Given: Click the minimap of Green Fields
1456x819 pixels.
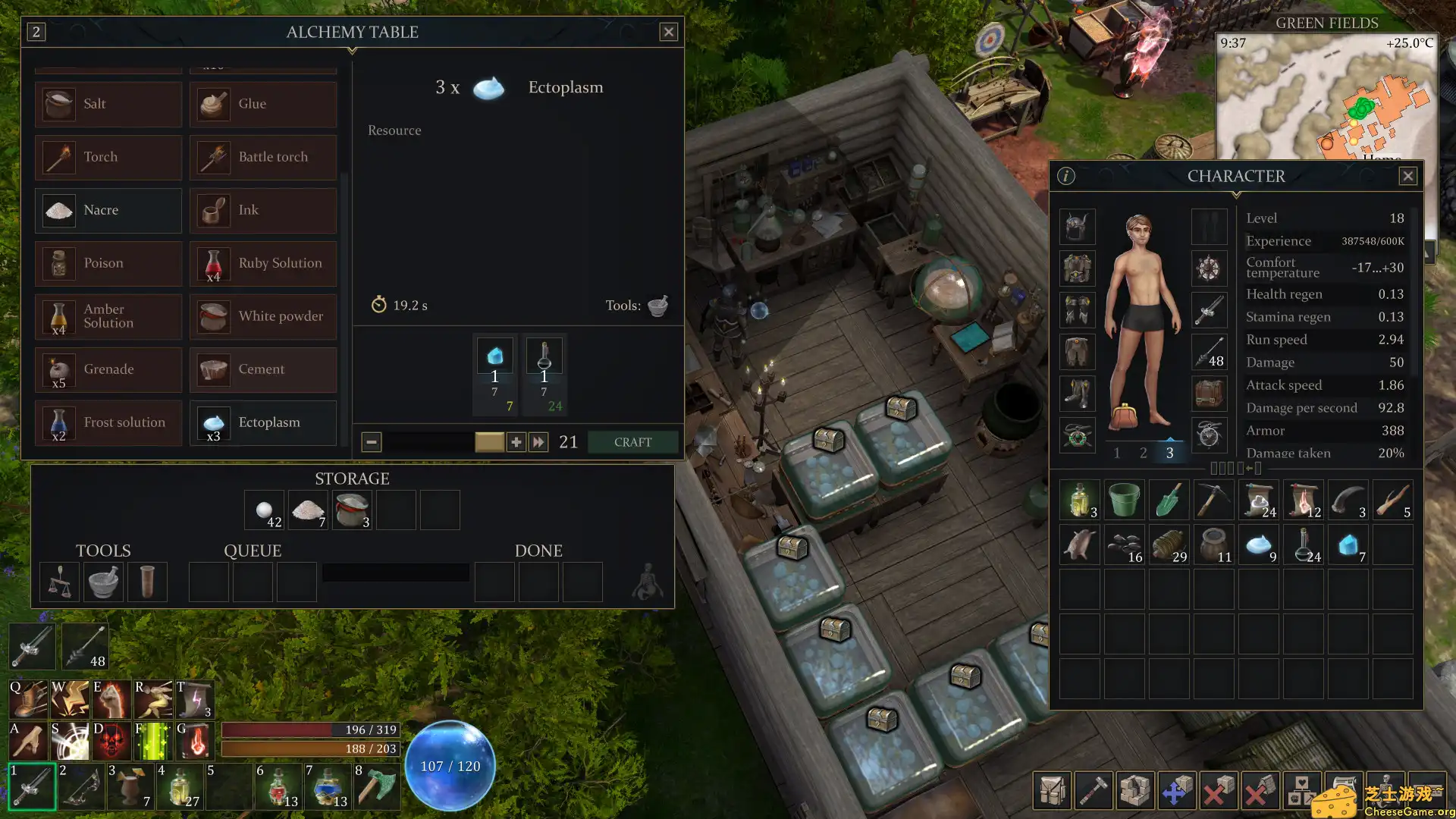Looking at the screenshot, I should (x=1326, y=99).
